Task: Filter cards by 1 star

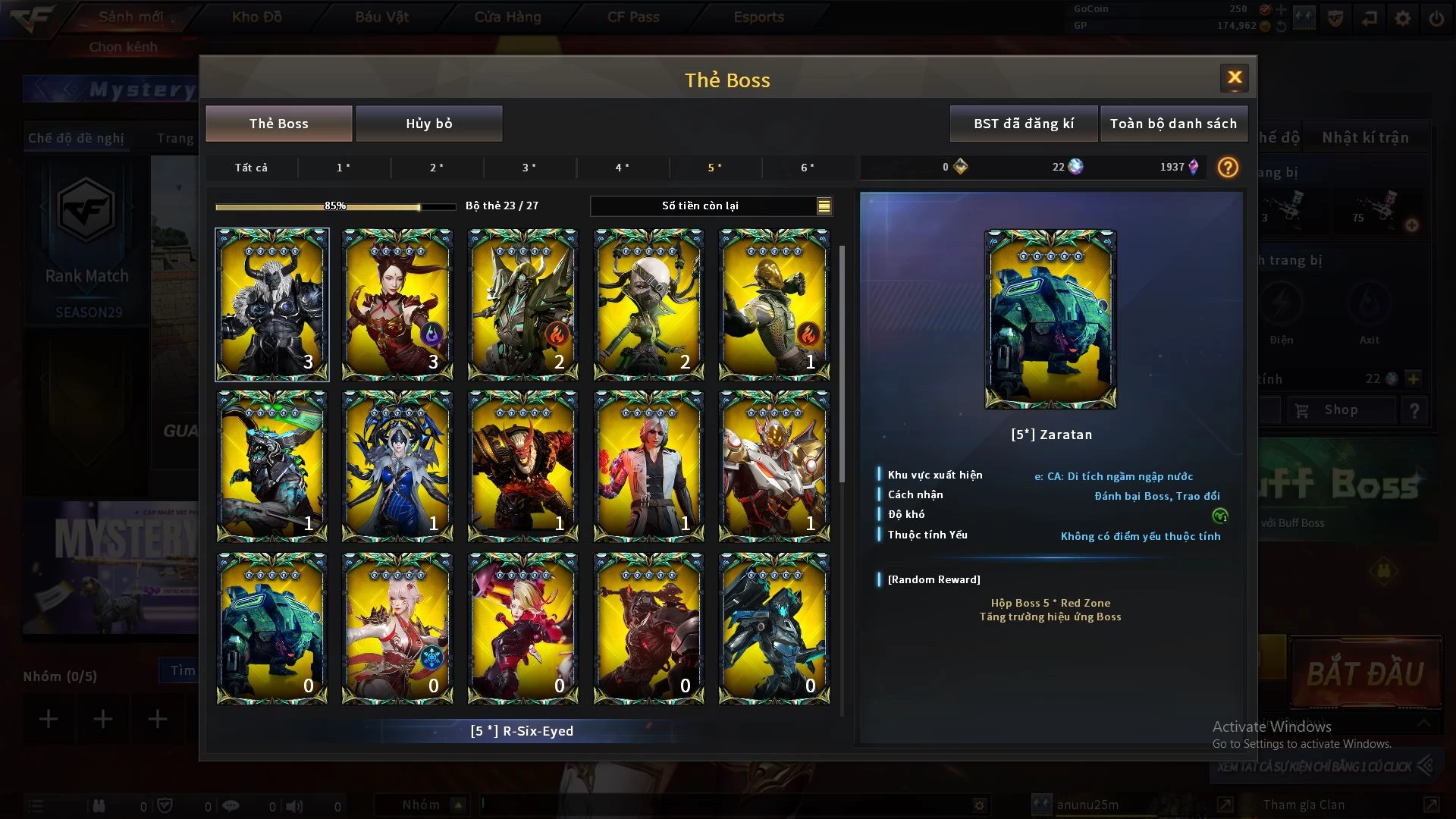Action: 344,168
